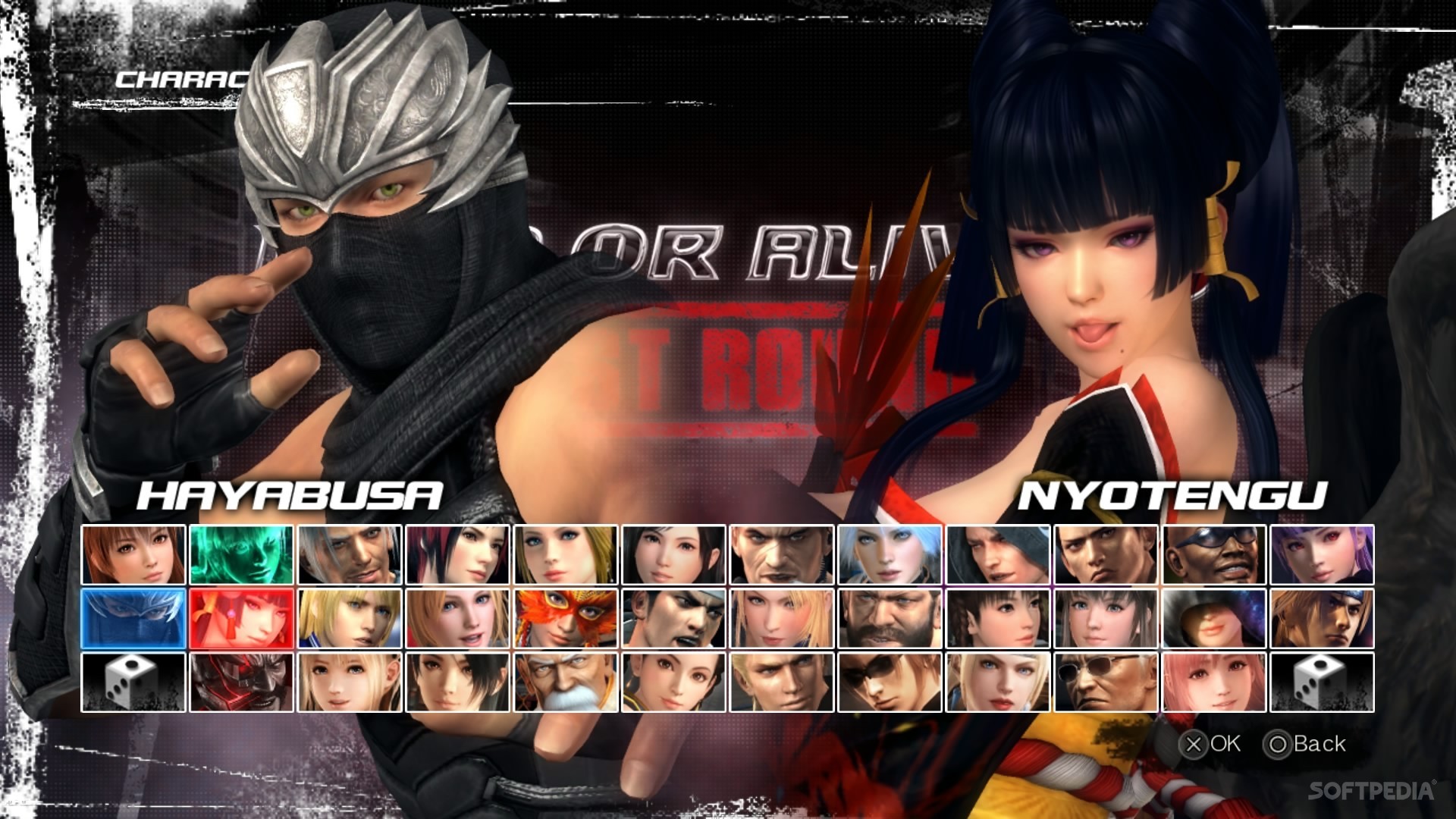The width and height of the screenshot is (1456, 819).
Task: Pick the pink-haired girl portrait
Action: (1214, 682)
